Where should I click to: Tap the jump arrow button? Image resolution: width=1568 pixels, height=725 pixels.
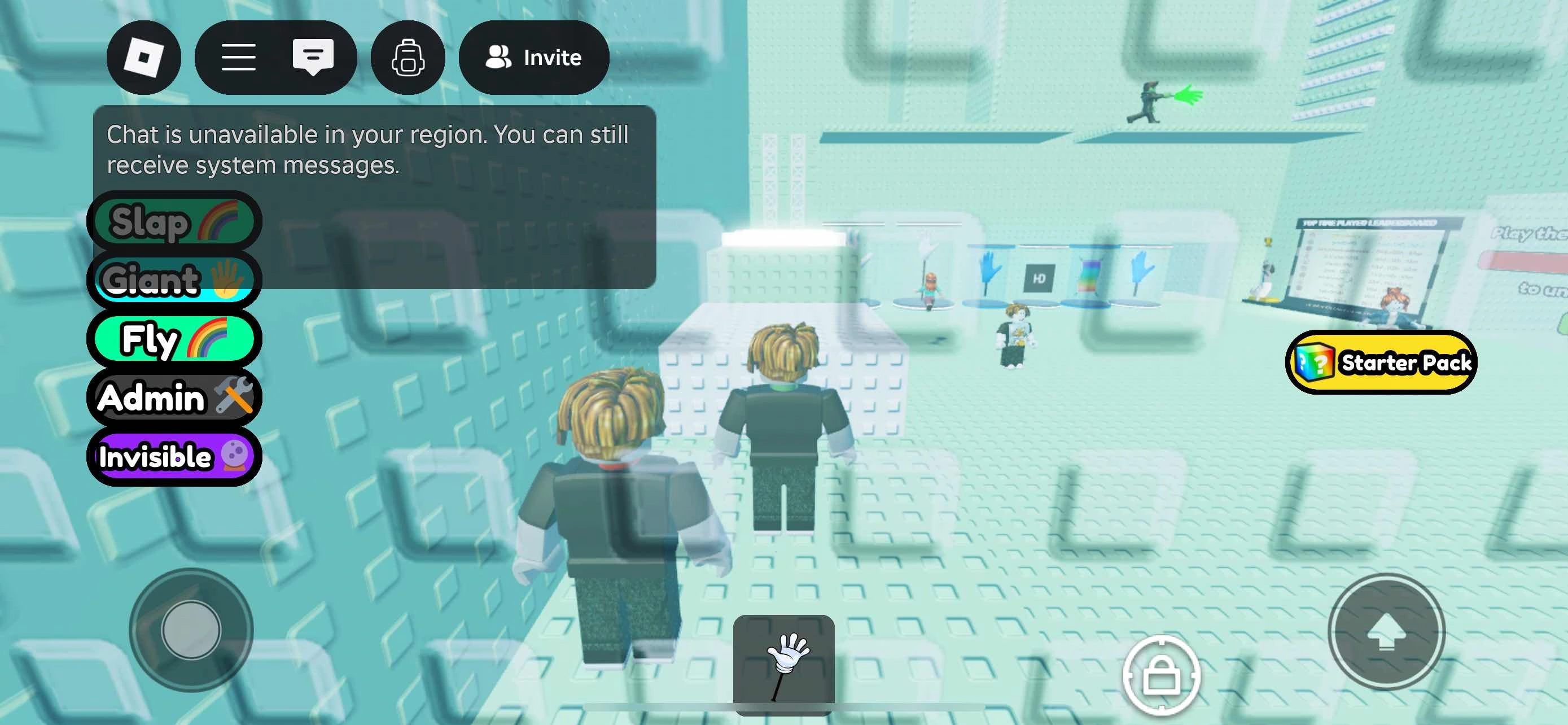pyautogui.click(x=1386, y=632)
